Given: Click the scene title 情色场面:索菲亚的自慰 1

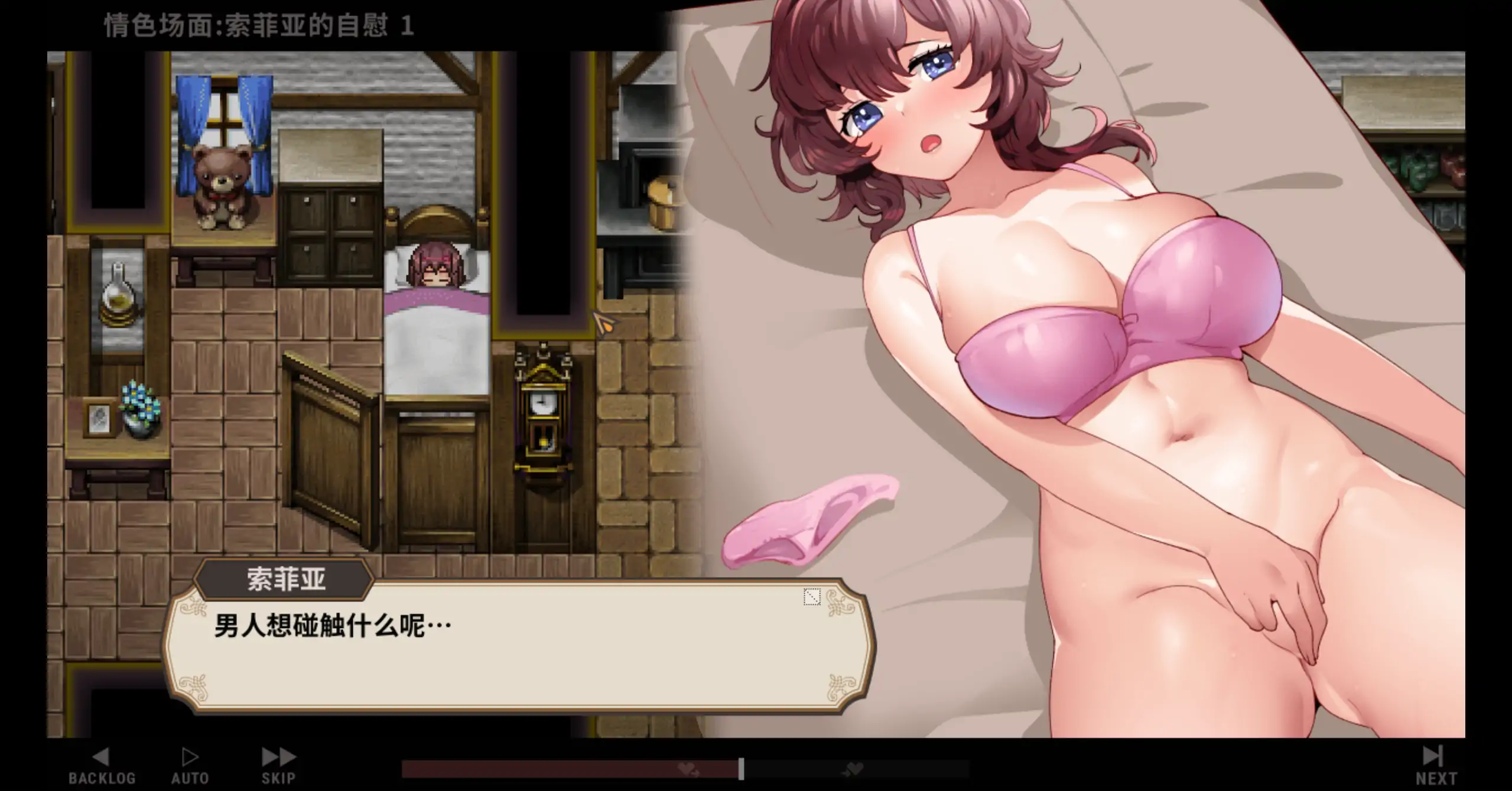Looking at the screenshot, I should (255, 25).
